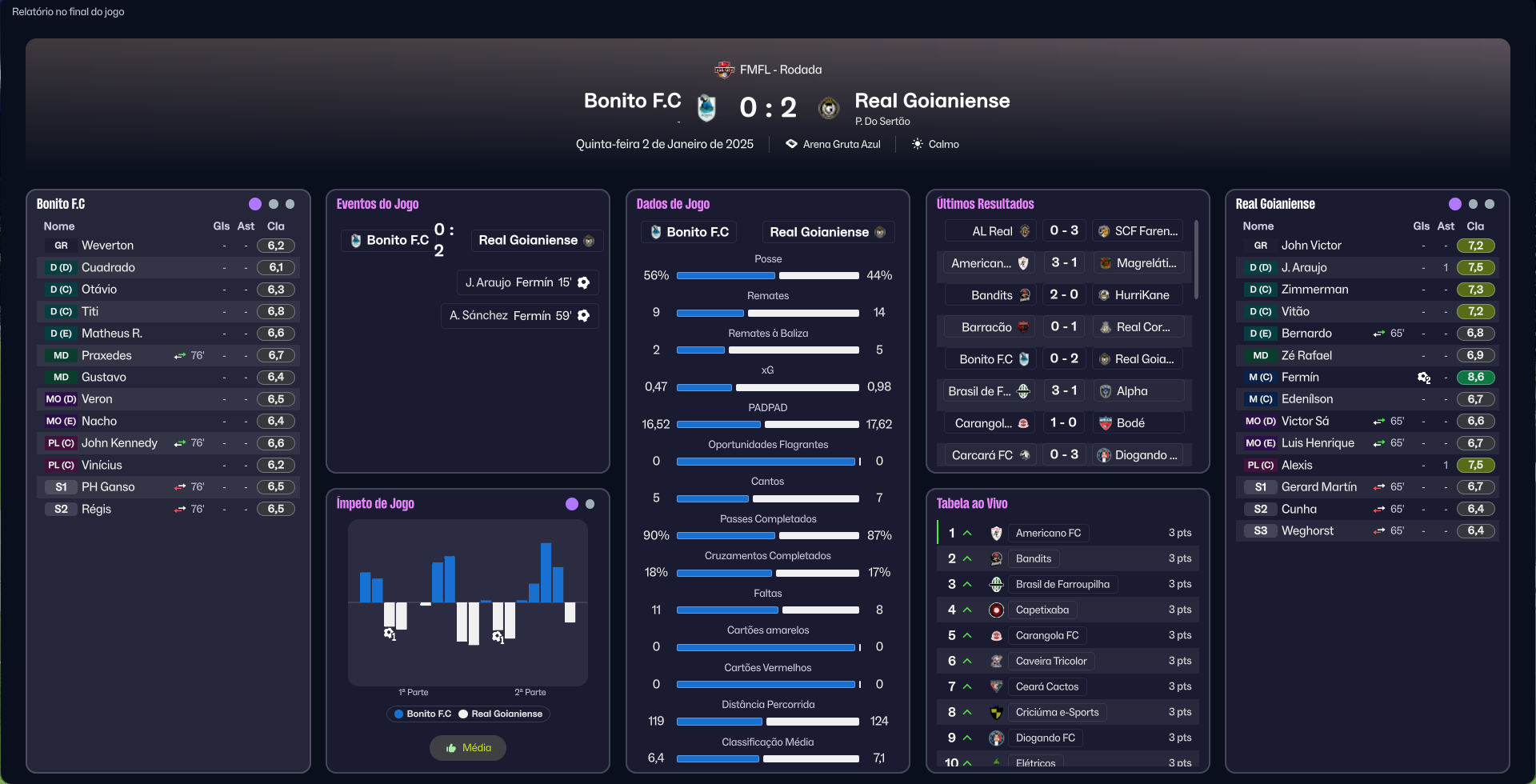The width and height of the screenshot is (1536, 784).
Task: Click the Média rating button
Action: click(x=468, y=748)
